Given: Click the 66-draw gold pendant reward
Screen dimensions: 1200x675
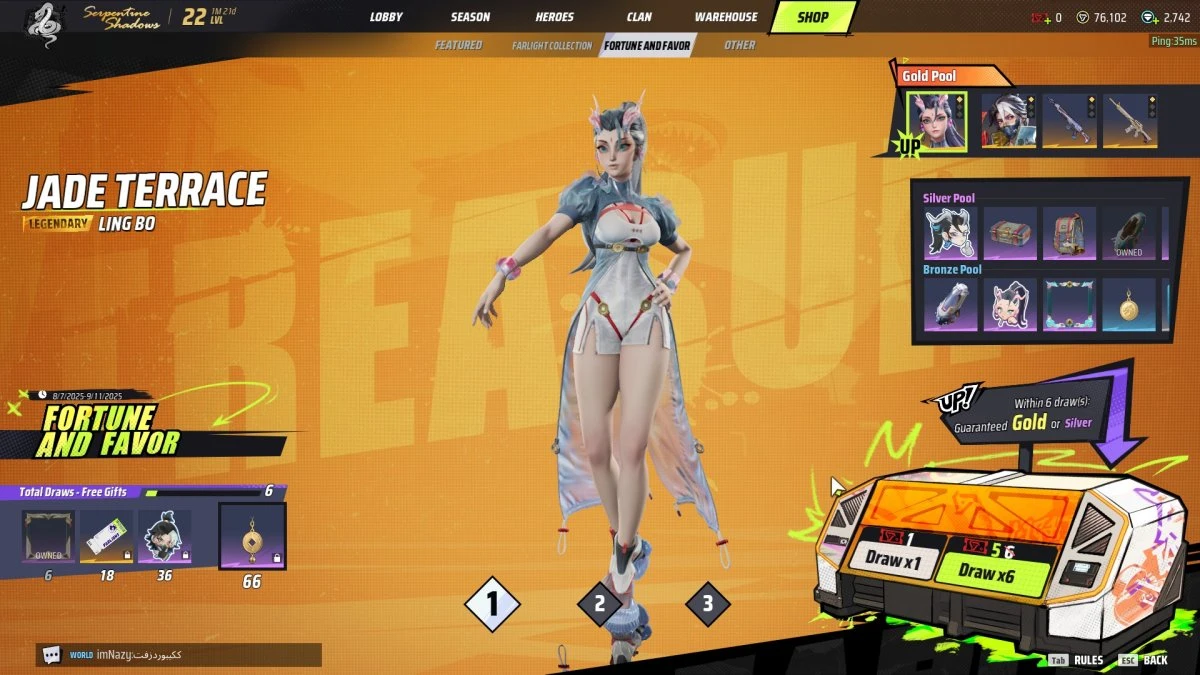Looking at the screenshot, I should [x=252, y=536].
